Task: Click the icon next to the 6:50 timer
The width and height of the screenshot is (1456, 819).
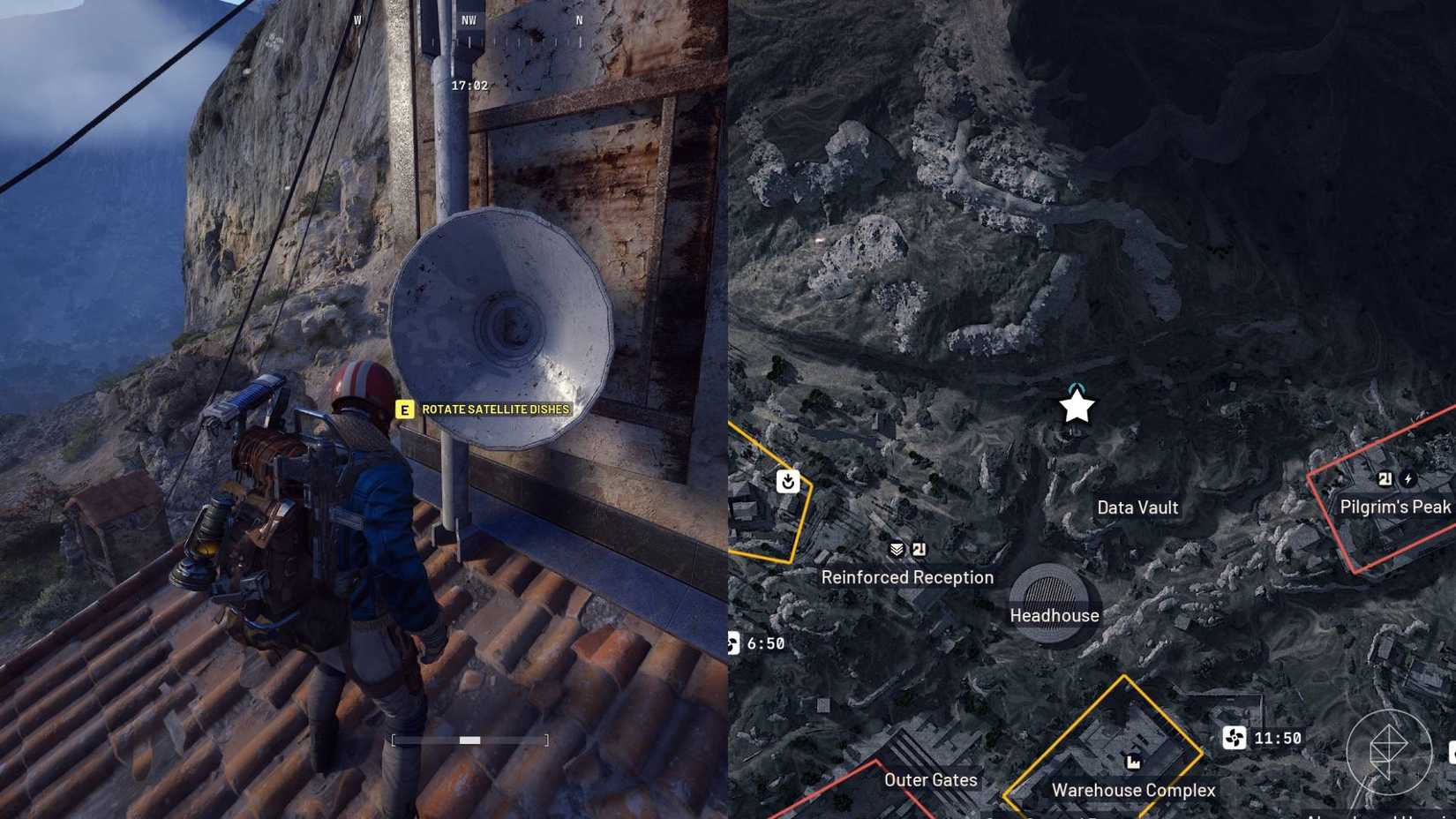Action: coord(737,643)
